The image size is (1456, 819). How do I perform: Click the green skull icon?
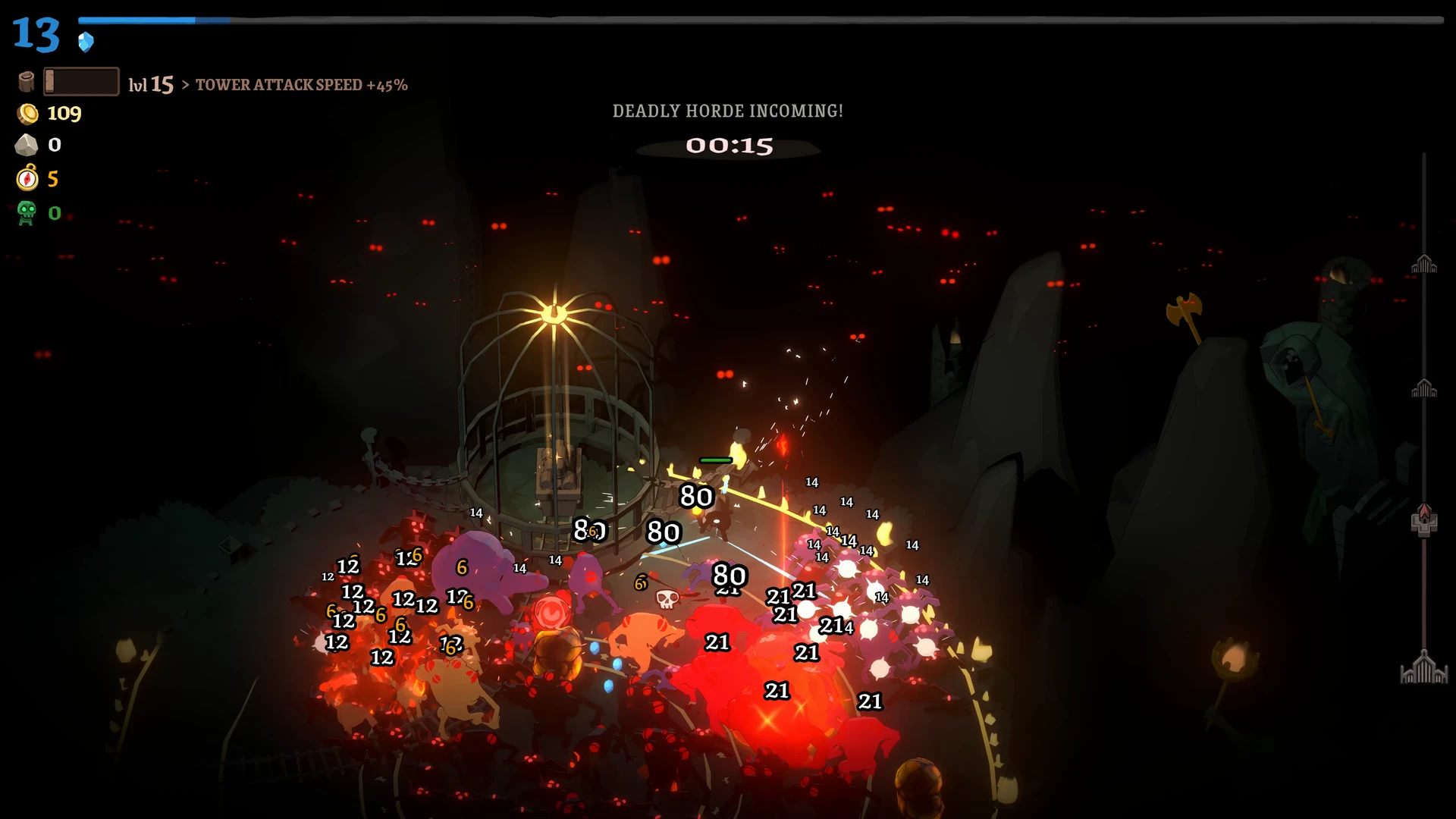pos(27,213)
